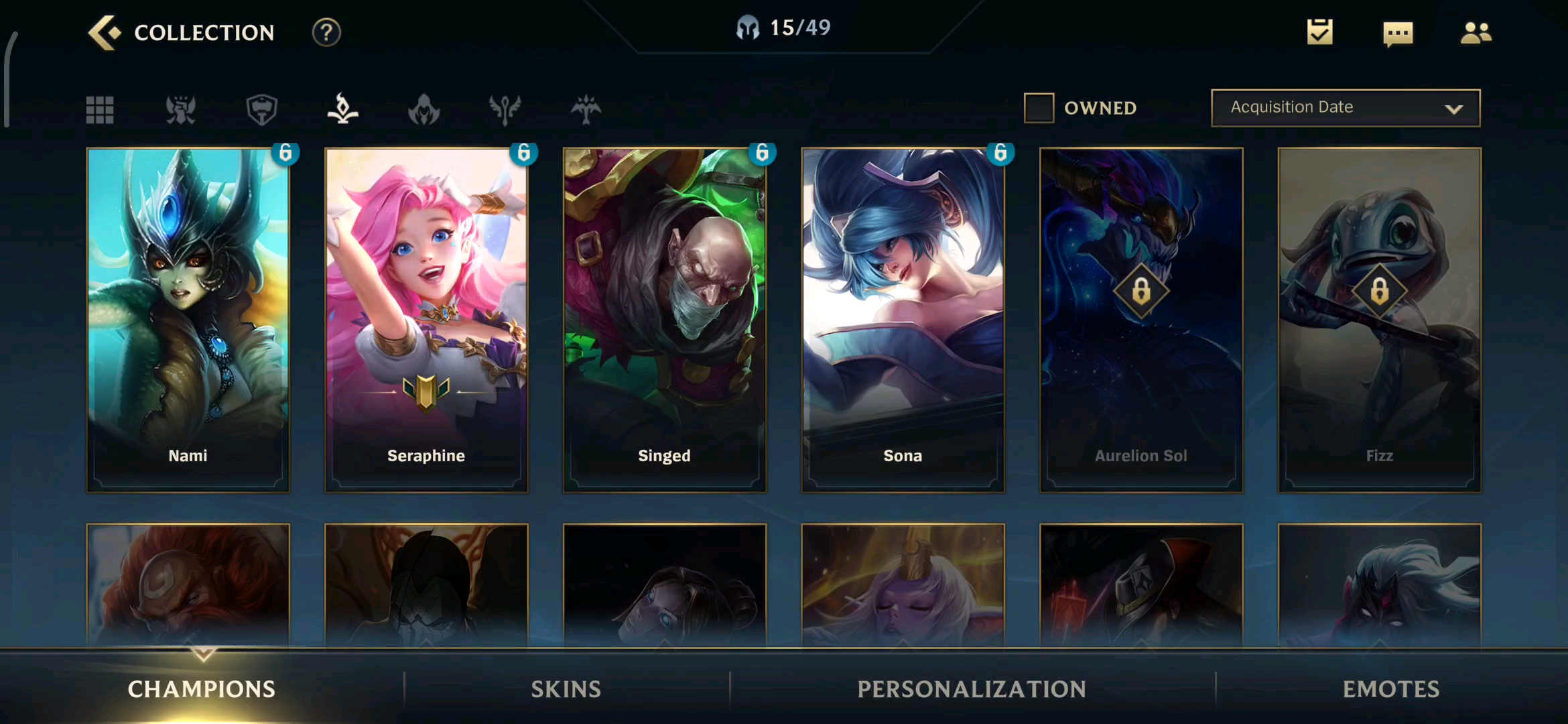The height and width of the screenshot is (724, 1568).
Task: Choose the Seraphine champion card
Action: coord(426,320)
